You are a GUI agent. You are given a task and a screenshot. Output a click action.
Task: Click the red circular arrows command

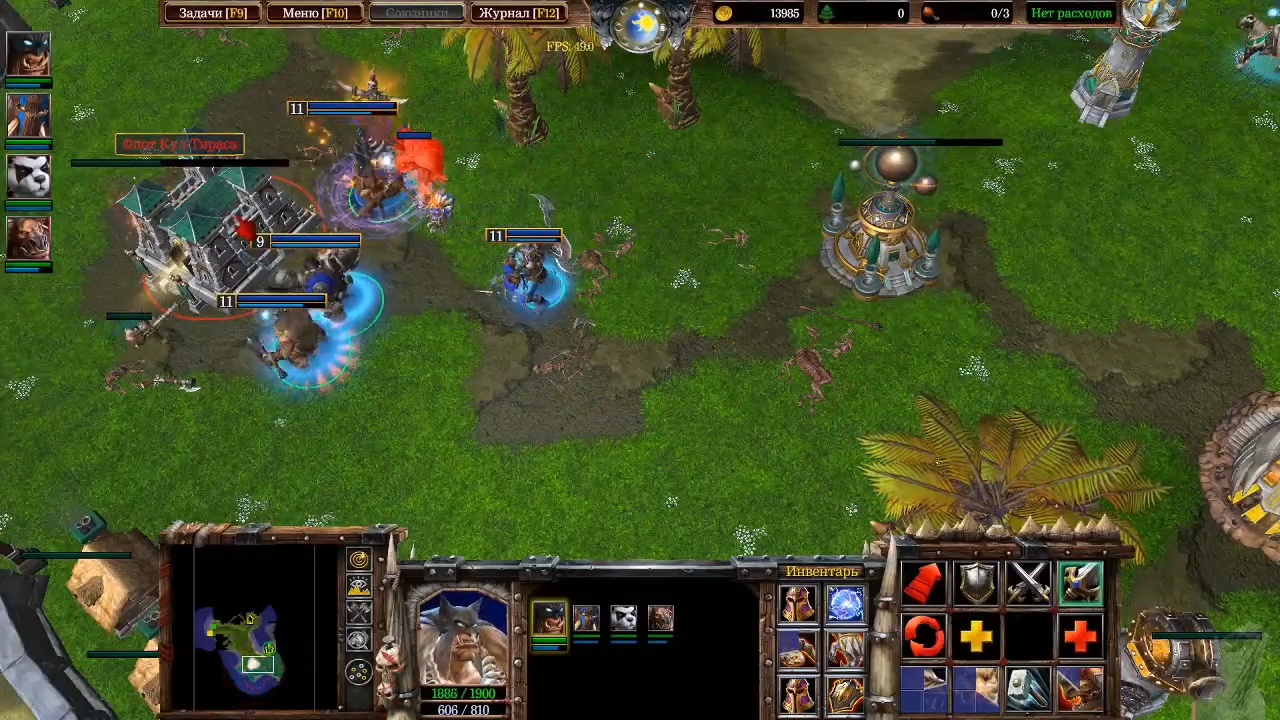point(924,635)
